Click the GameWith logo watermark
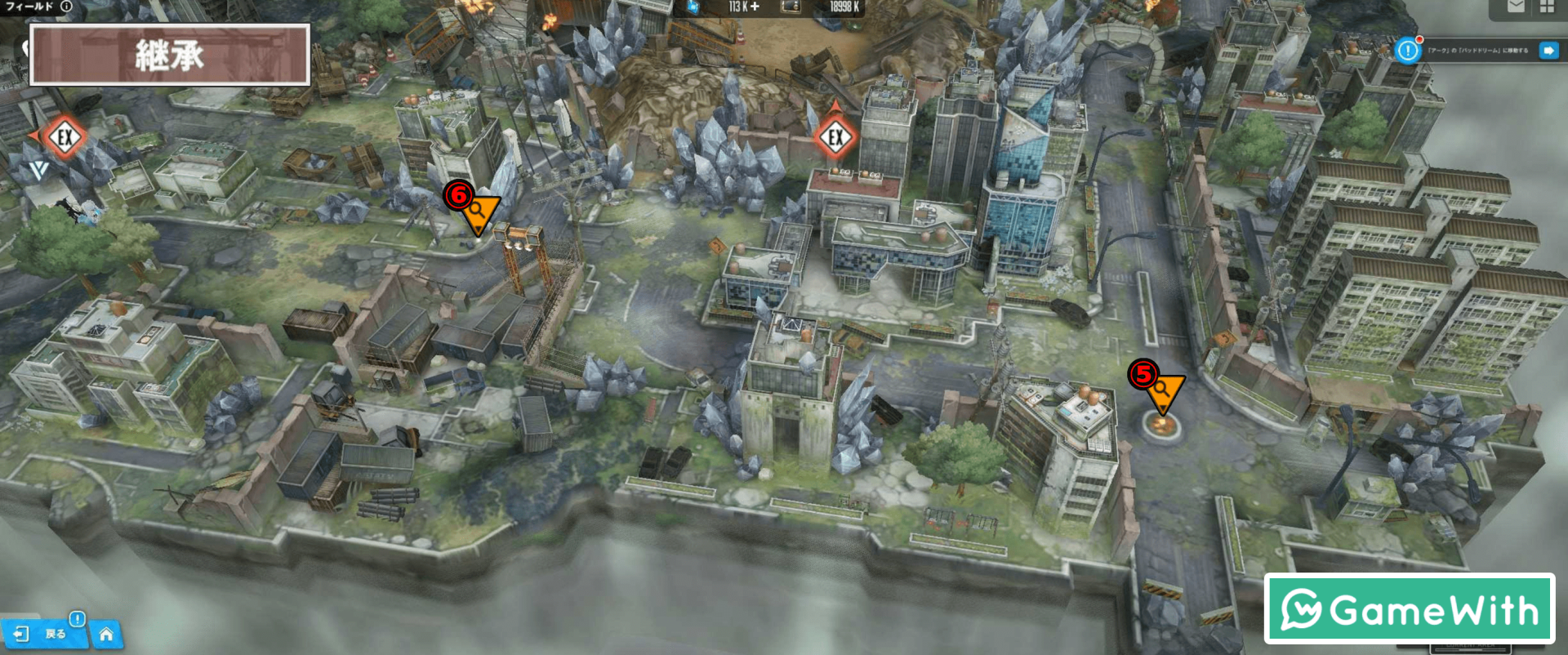Screen dimensions: 1568x655 (x=1409, y=609)
